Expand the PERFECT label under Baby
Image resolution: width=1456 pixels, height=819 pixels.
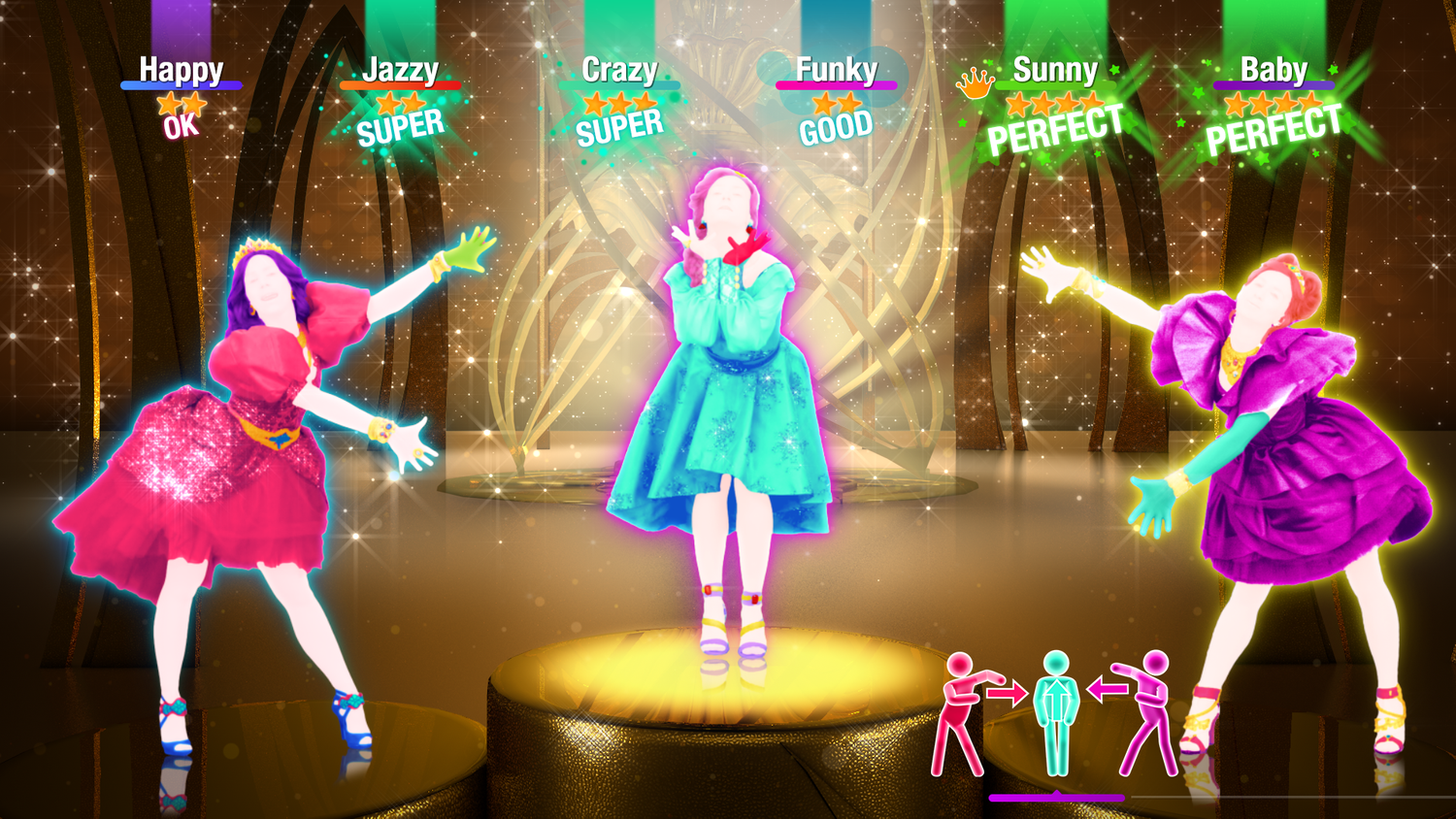(1275, 127)
